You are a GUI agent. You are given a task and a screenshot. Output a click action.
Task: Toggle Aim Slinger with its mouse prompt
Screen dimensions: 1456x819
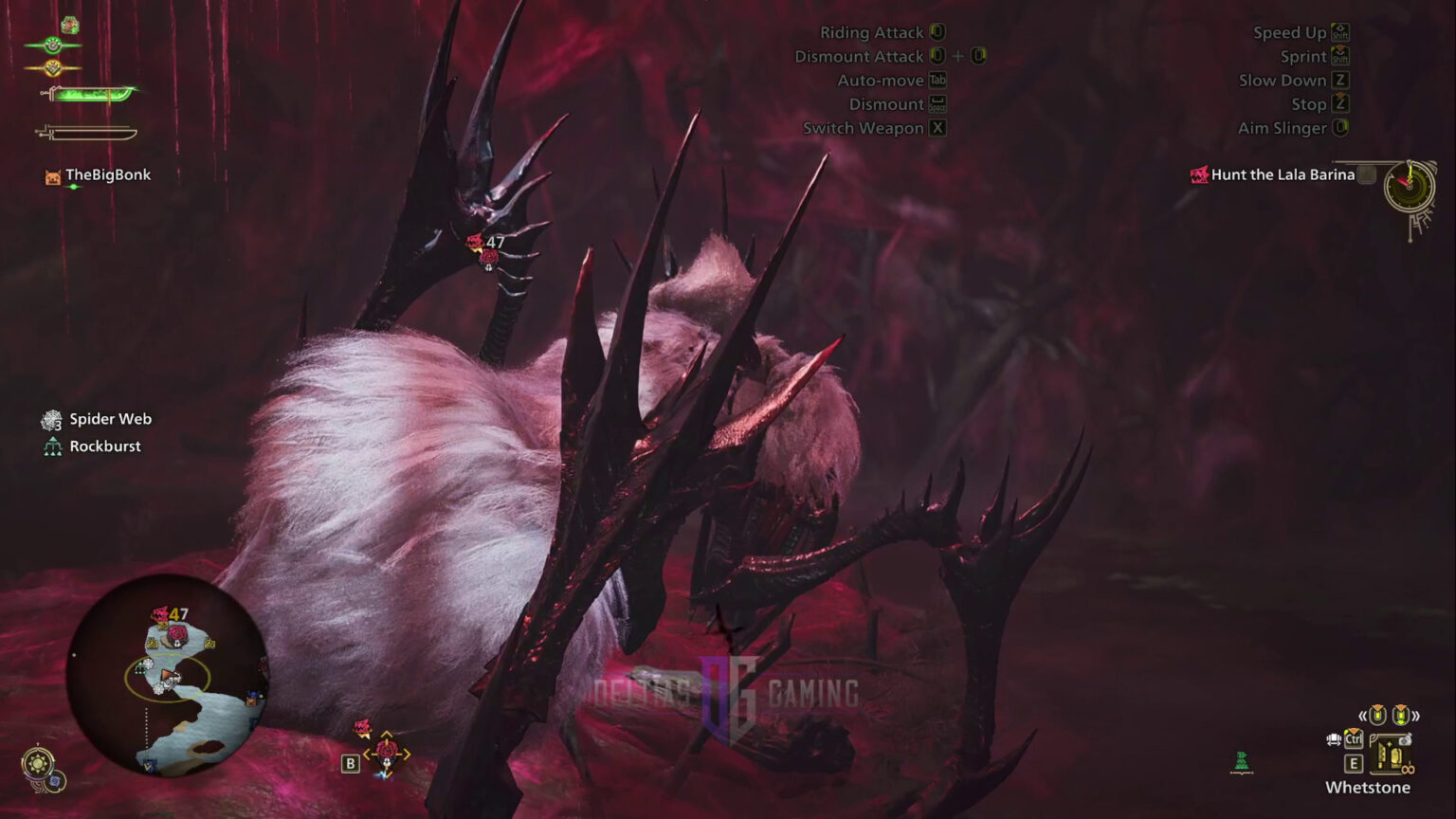[x=1340, y=128]
